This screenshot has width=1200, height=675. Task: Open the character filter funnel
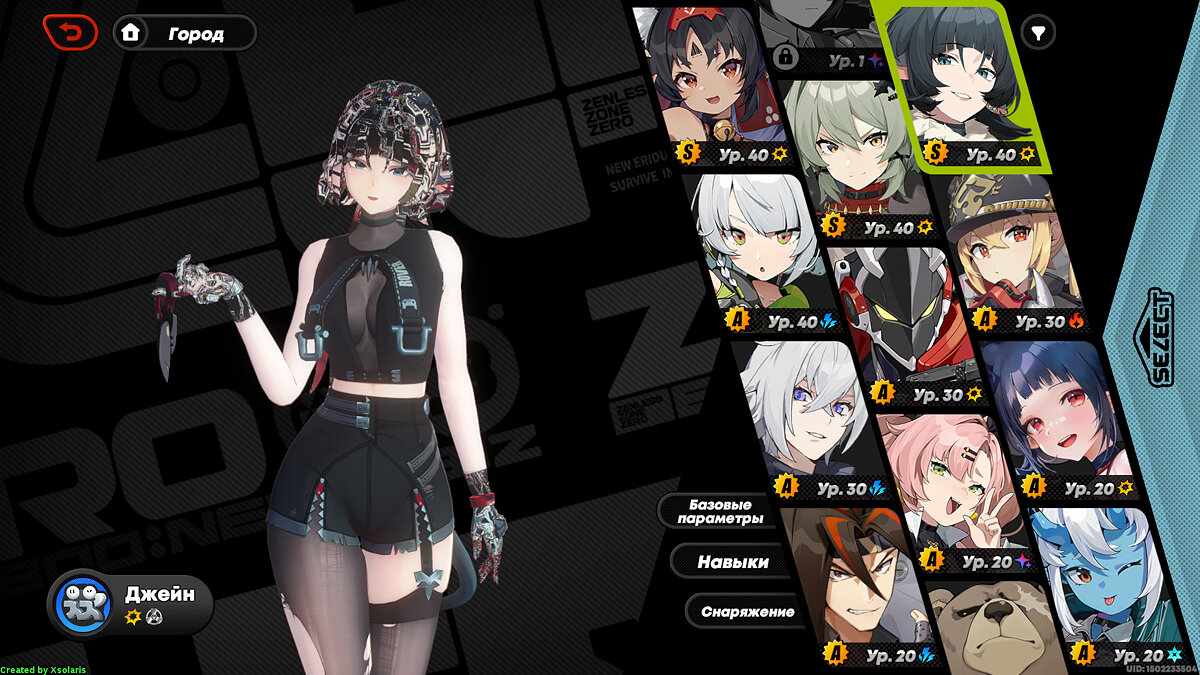tap(1039, 33)
